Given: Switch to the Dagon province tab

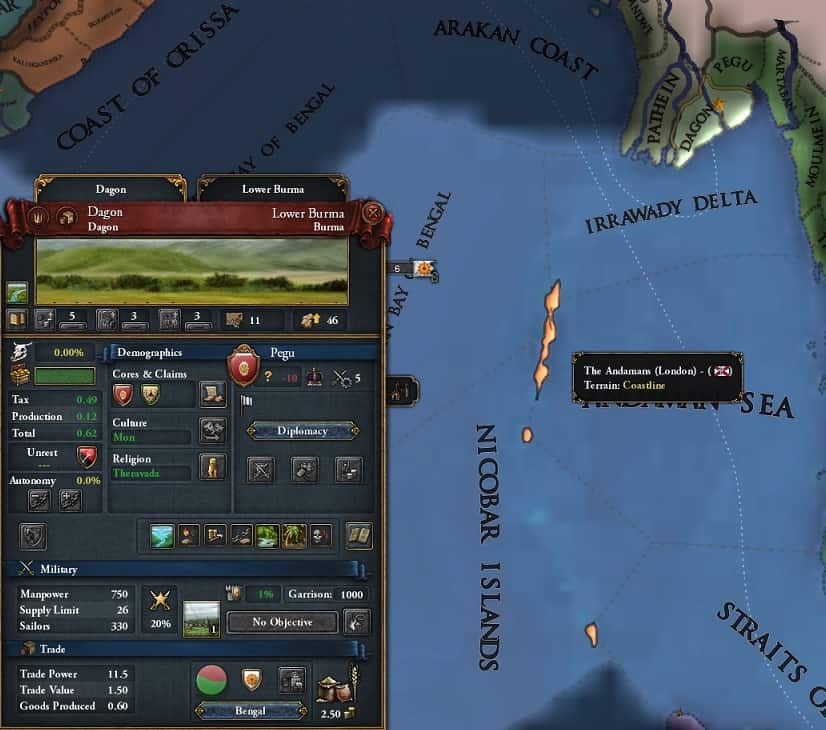Looking at the screenshot, I should [x=111, y=188].
